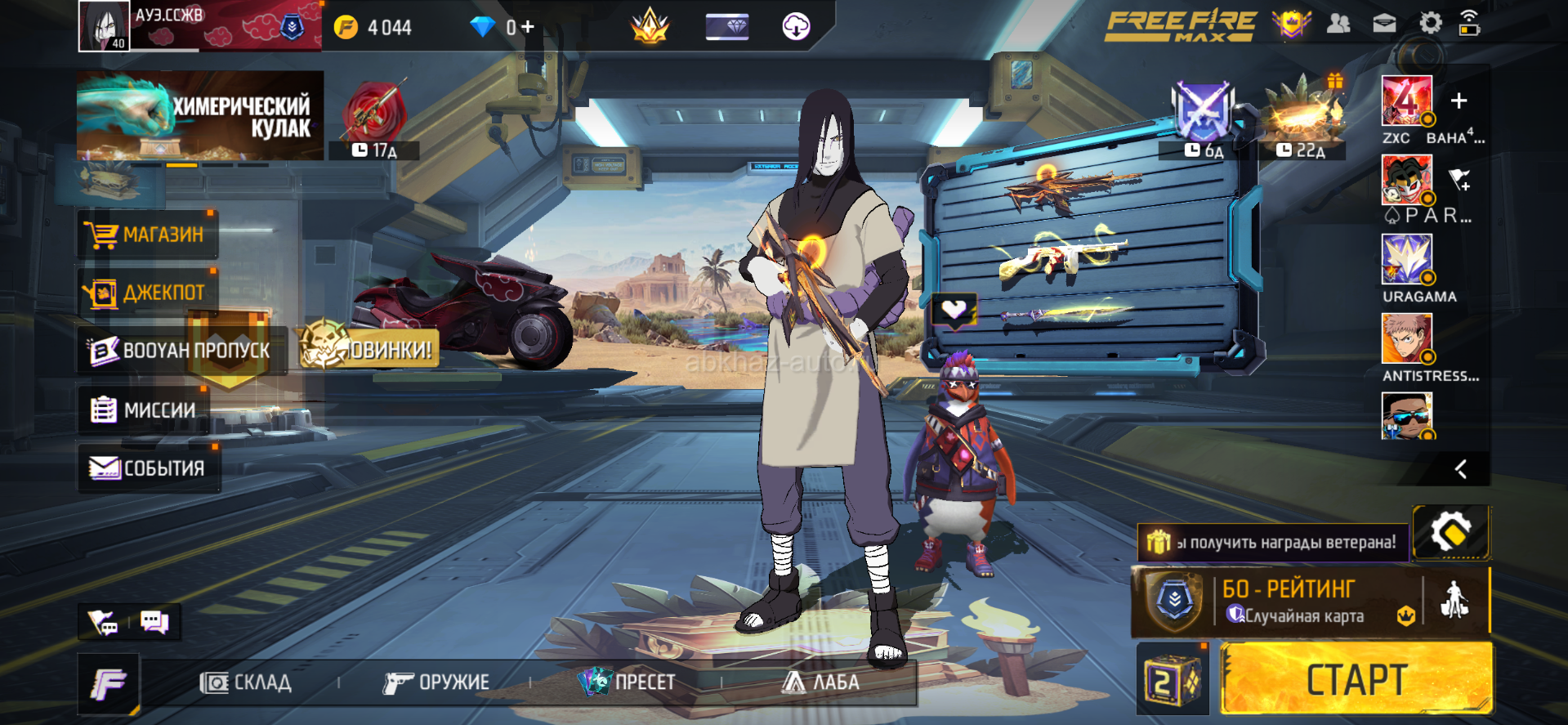The width and height of the screenshot is (1568, 725).
Task: Select friend URAGAMA's avatar
Action: click(1406, 259)
